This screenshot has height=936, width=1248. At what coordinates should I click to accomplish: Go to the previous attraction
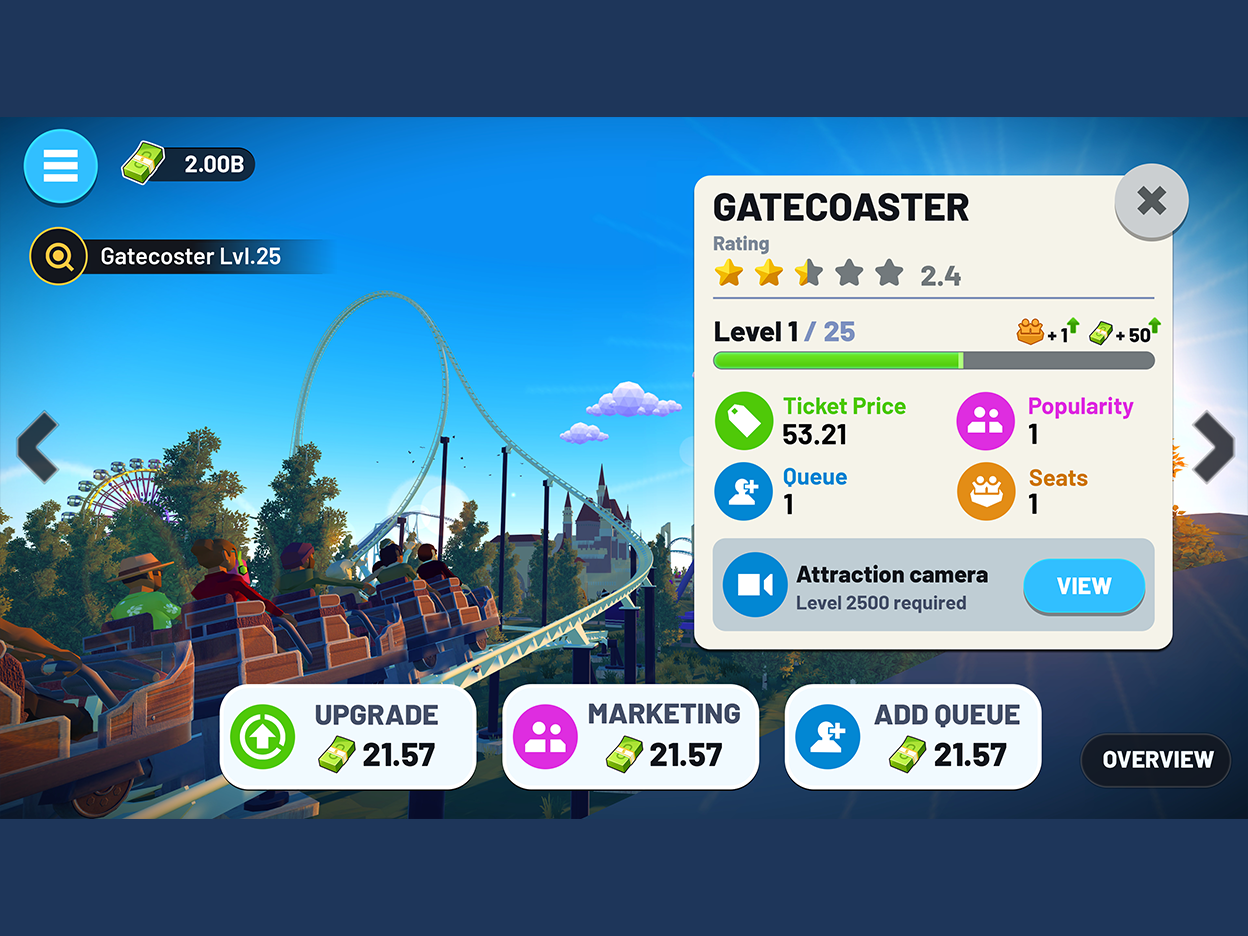(x=38, y=446)
